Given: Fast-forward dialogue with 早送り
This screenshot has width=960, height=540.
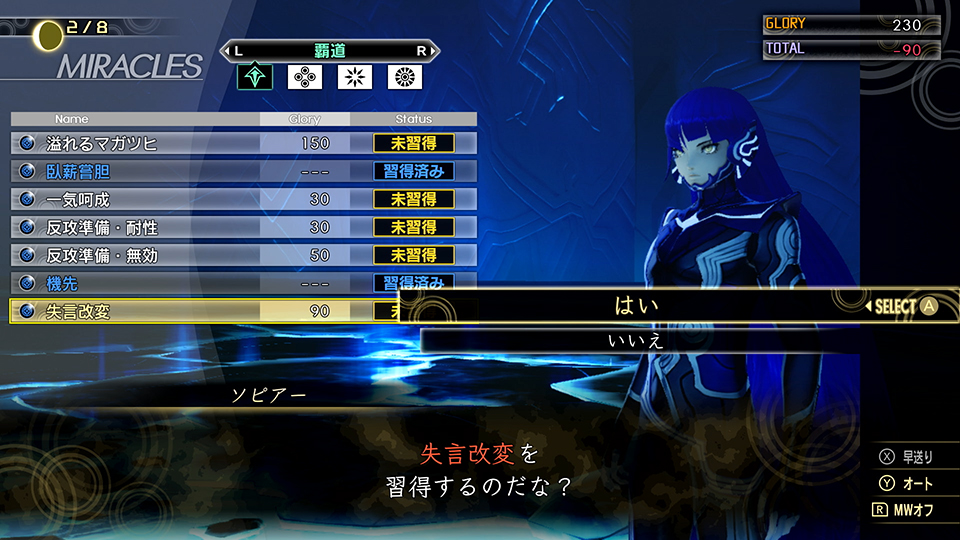Looking at the screenshot, I should 906,458.
